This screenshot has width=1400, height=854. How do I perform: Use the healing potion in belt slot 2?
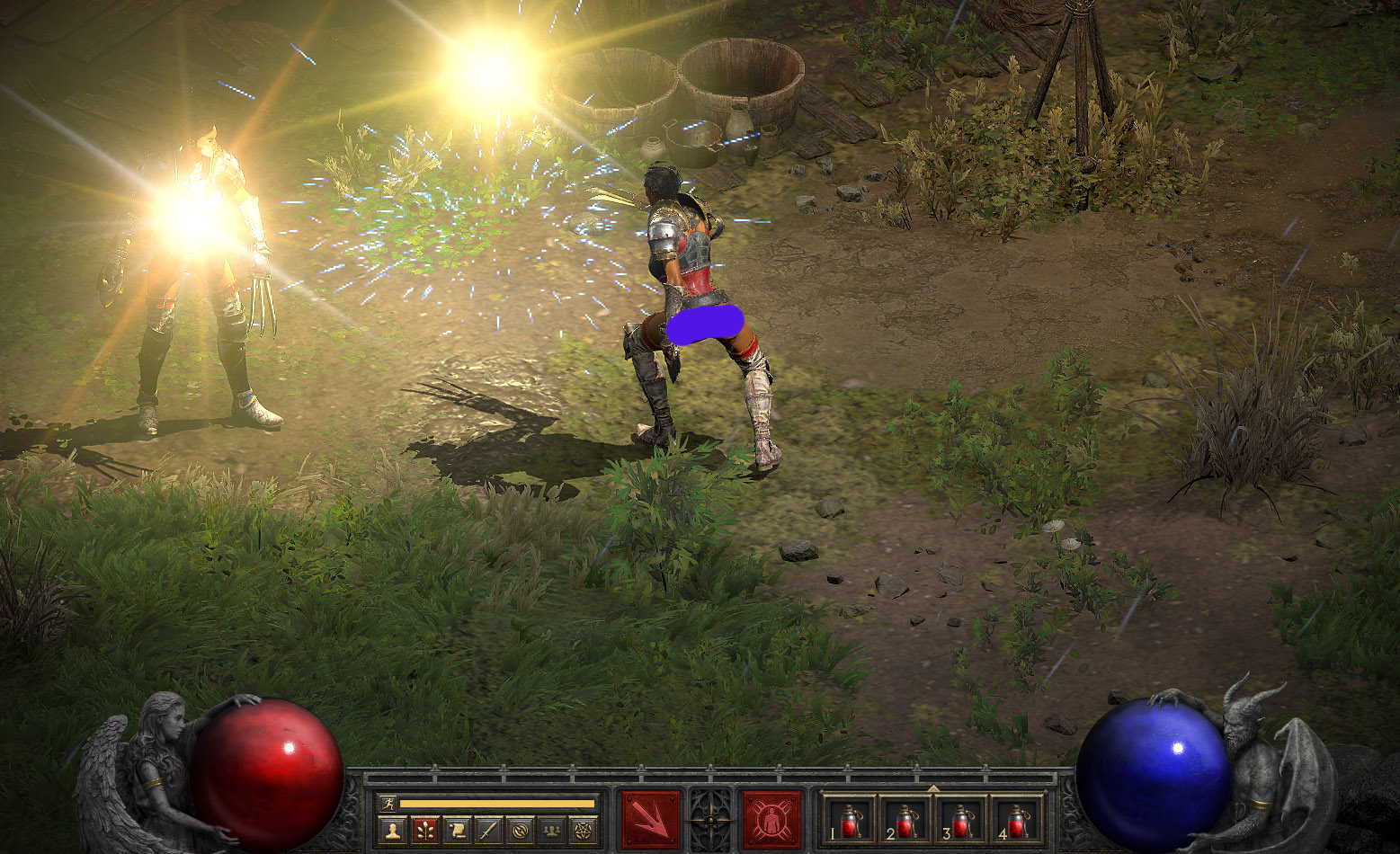coord(906,819)
